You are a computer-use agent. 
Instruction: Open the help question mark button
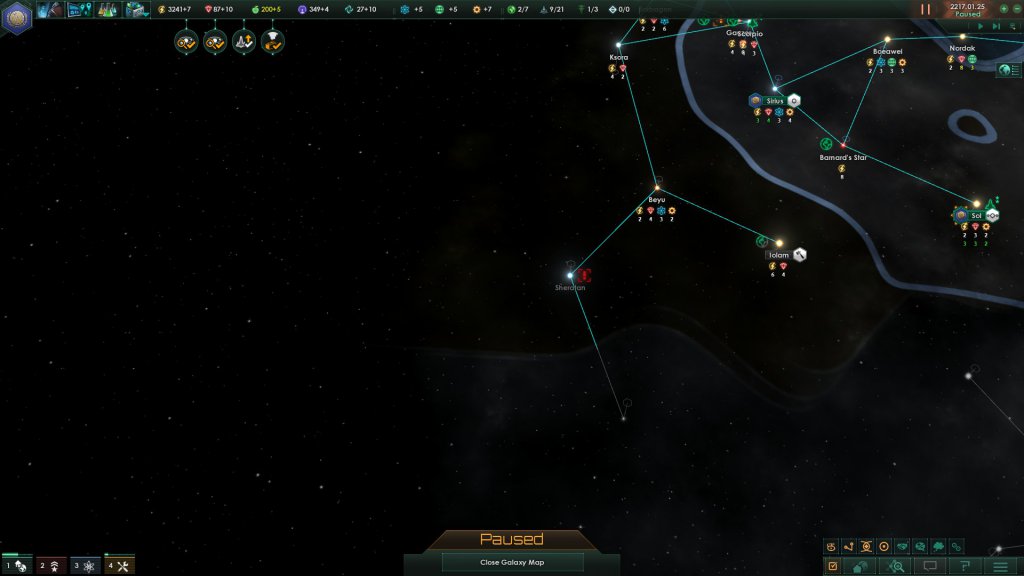966,566
